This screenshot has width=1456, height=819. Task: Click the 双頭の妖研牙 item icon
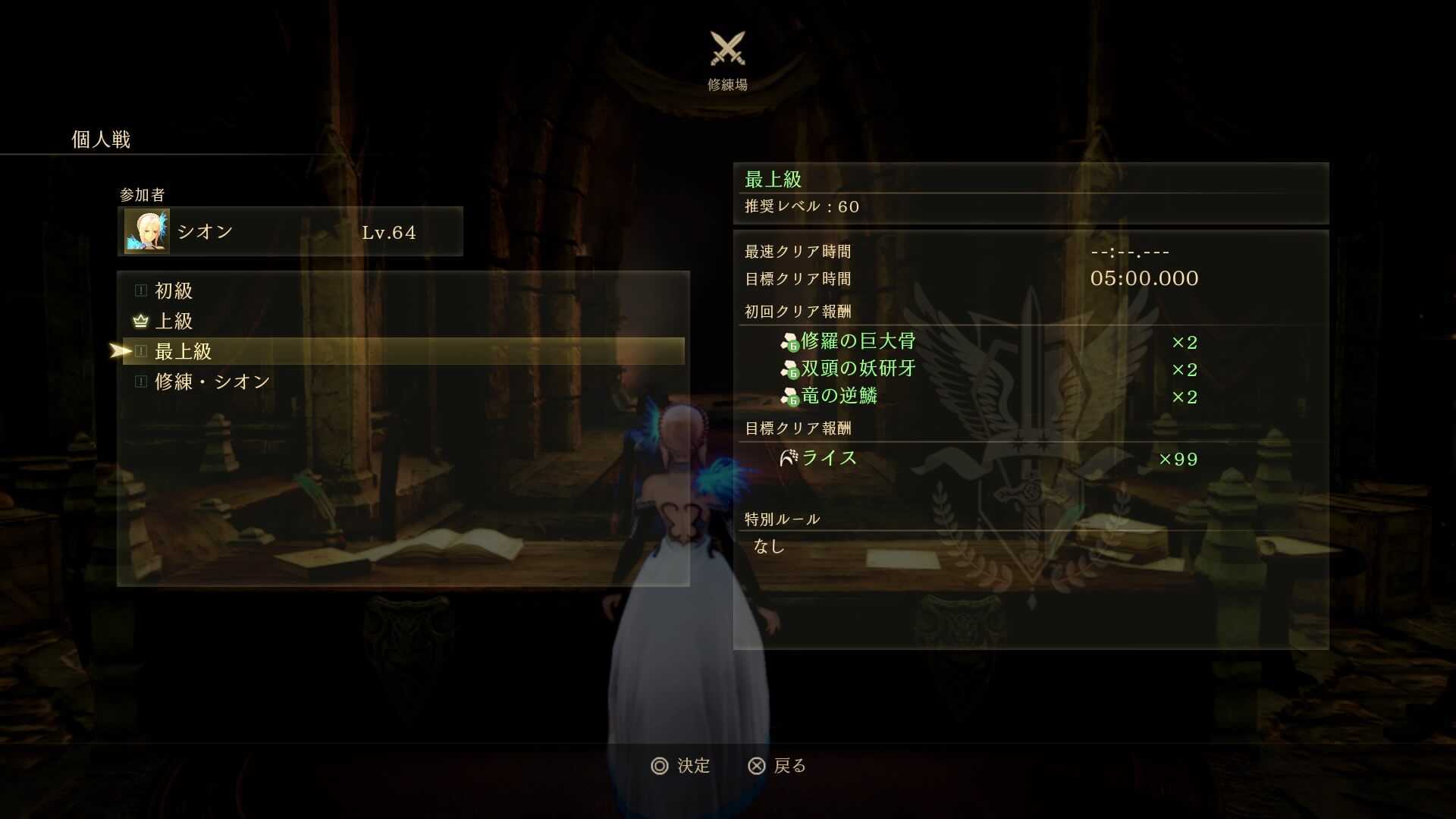789,369
